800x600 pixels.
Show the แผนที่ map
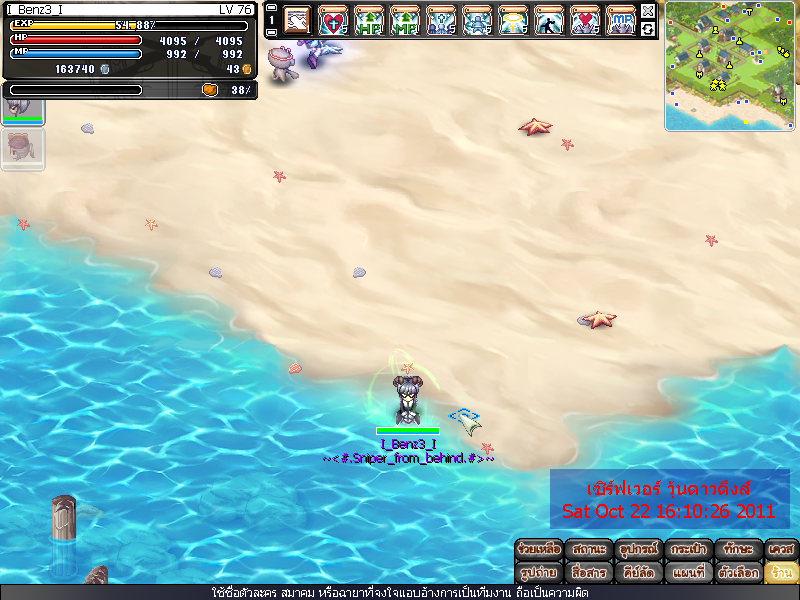(690, 573)
